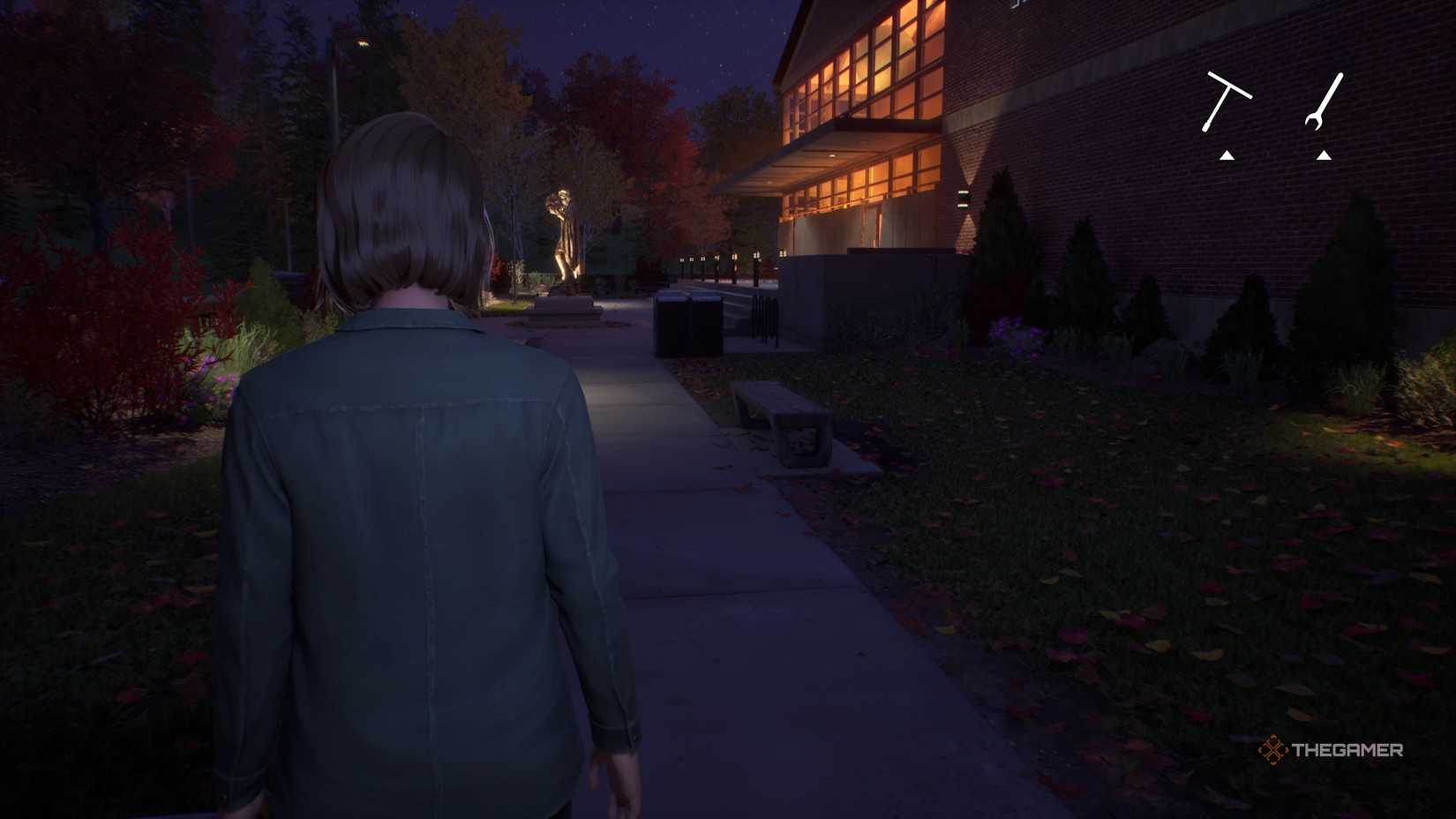Click the white triangle under the wrench icon

pos(1324,154)
